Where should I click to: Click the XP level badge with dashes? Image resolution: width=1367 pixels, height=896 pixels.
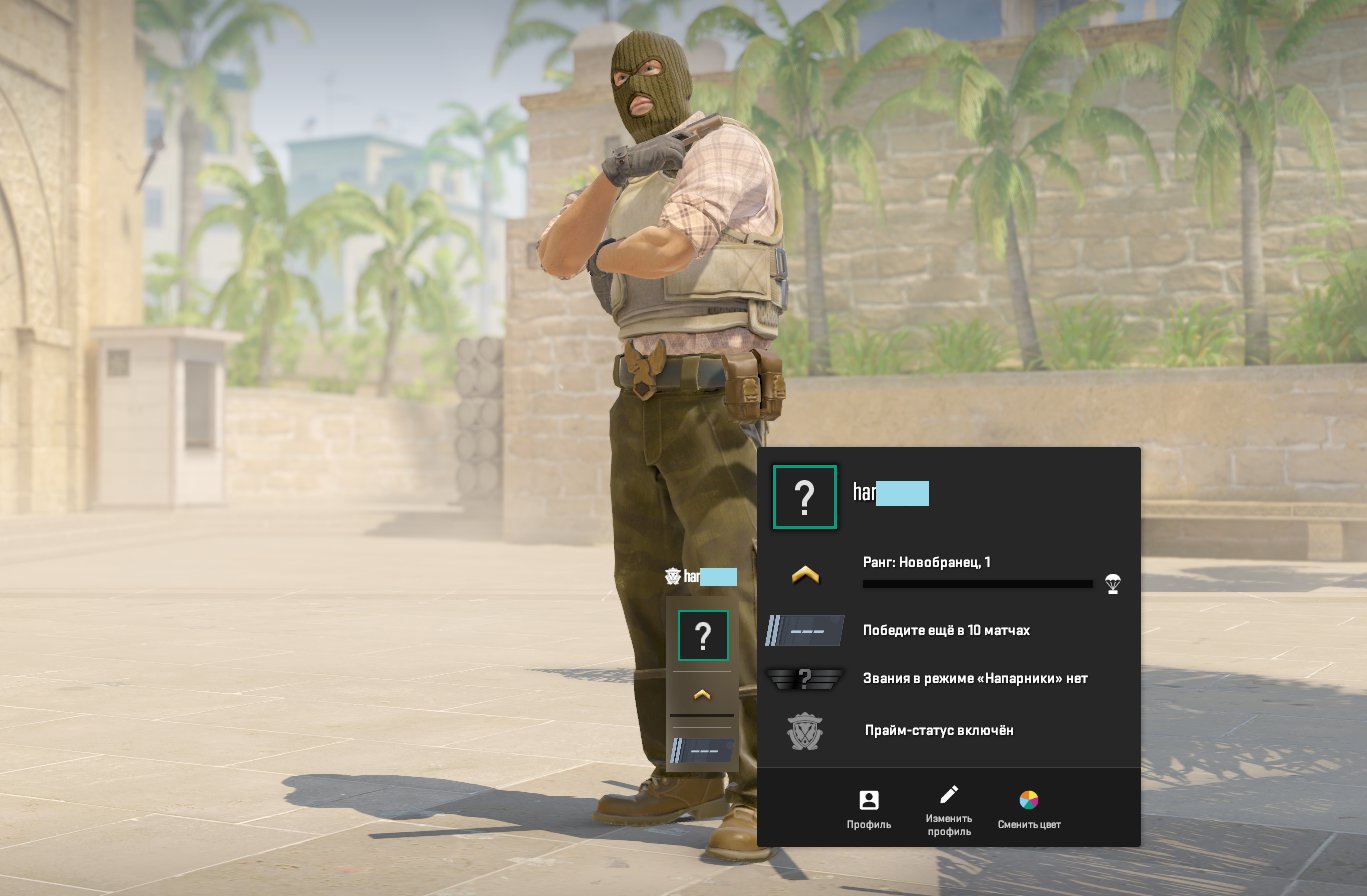pyautogui.click(x=804, y=630)
